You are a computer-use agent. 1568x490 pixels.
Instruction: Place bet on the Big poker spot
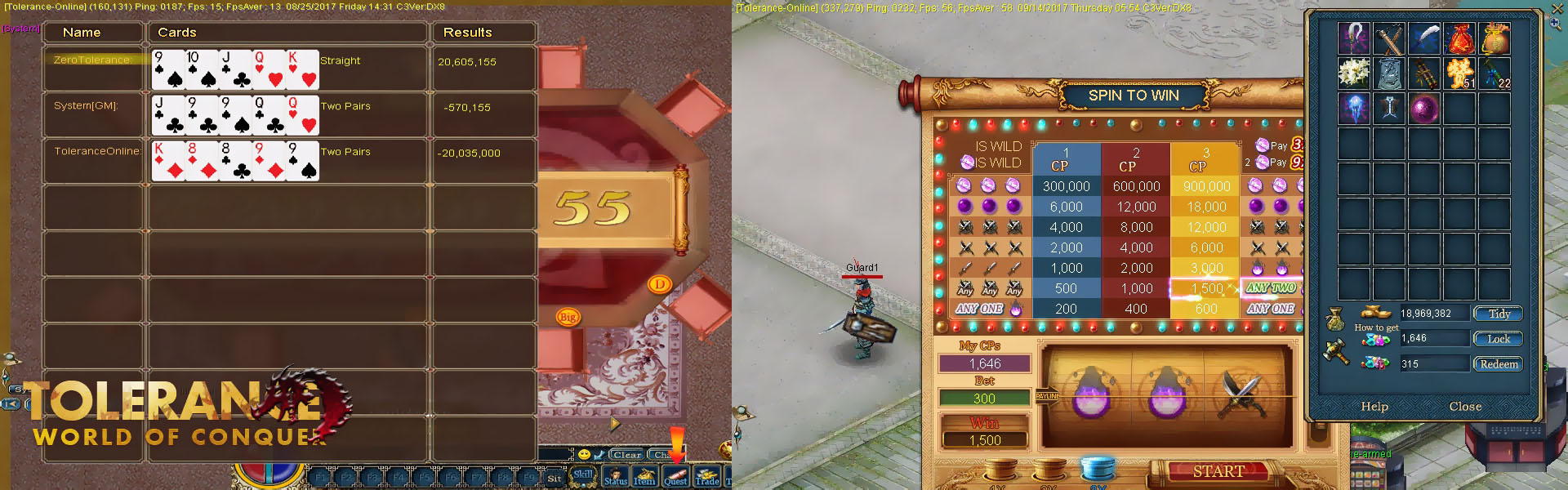point(568,317)
